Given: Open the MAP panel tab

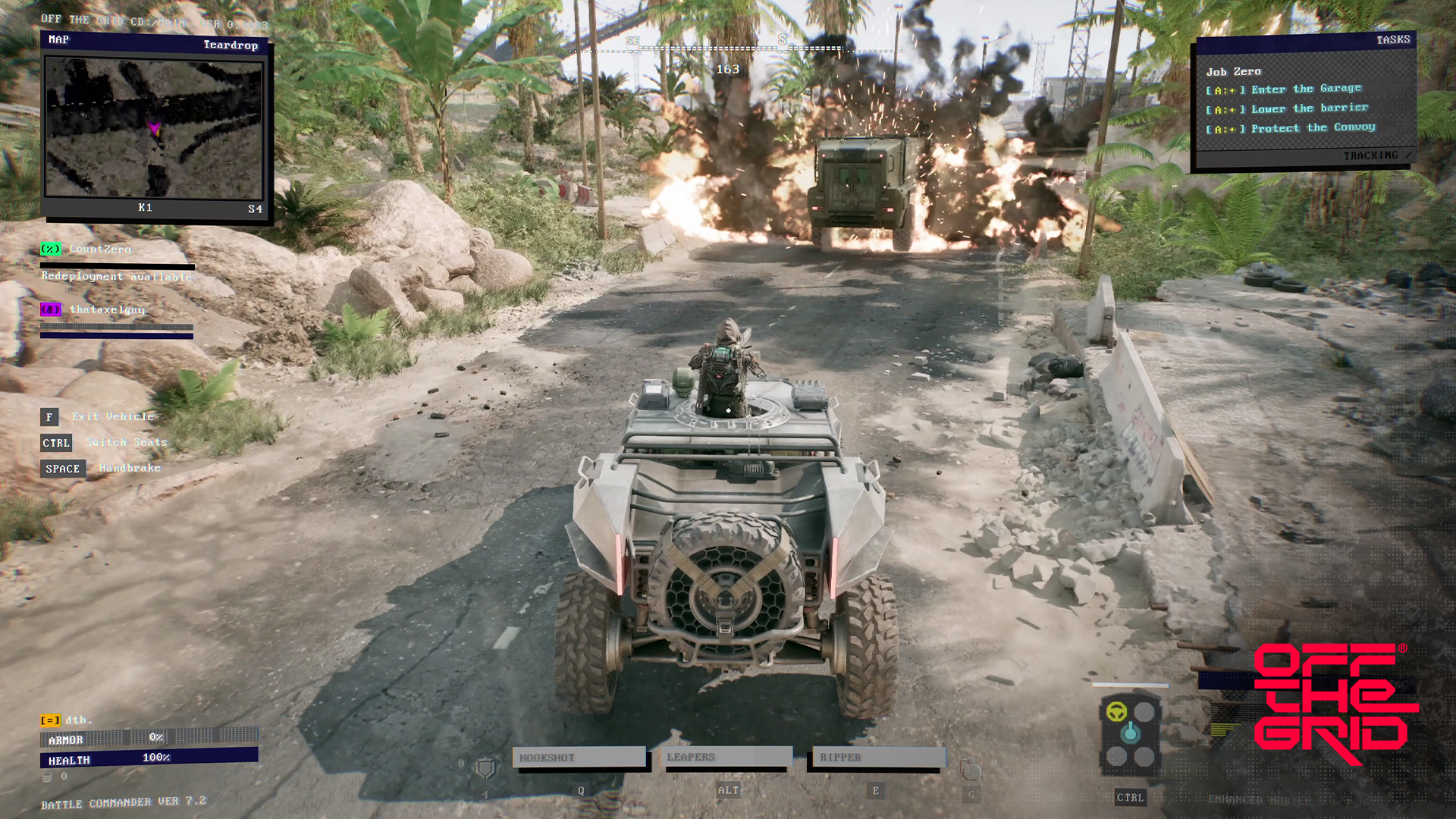Looking at the screenshot, I should pos(59,39).
